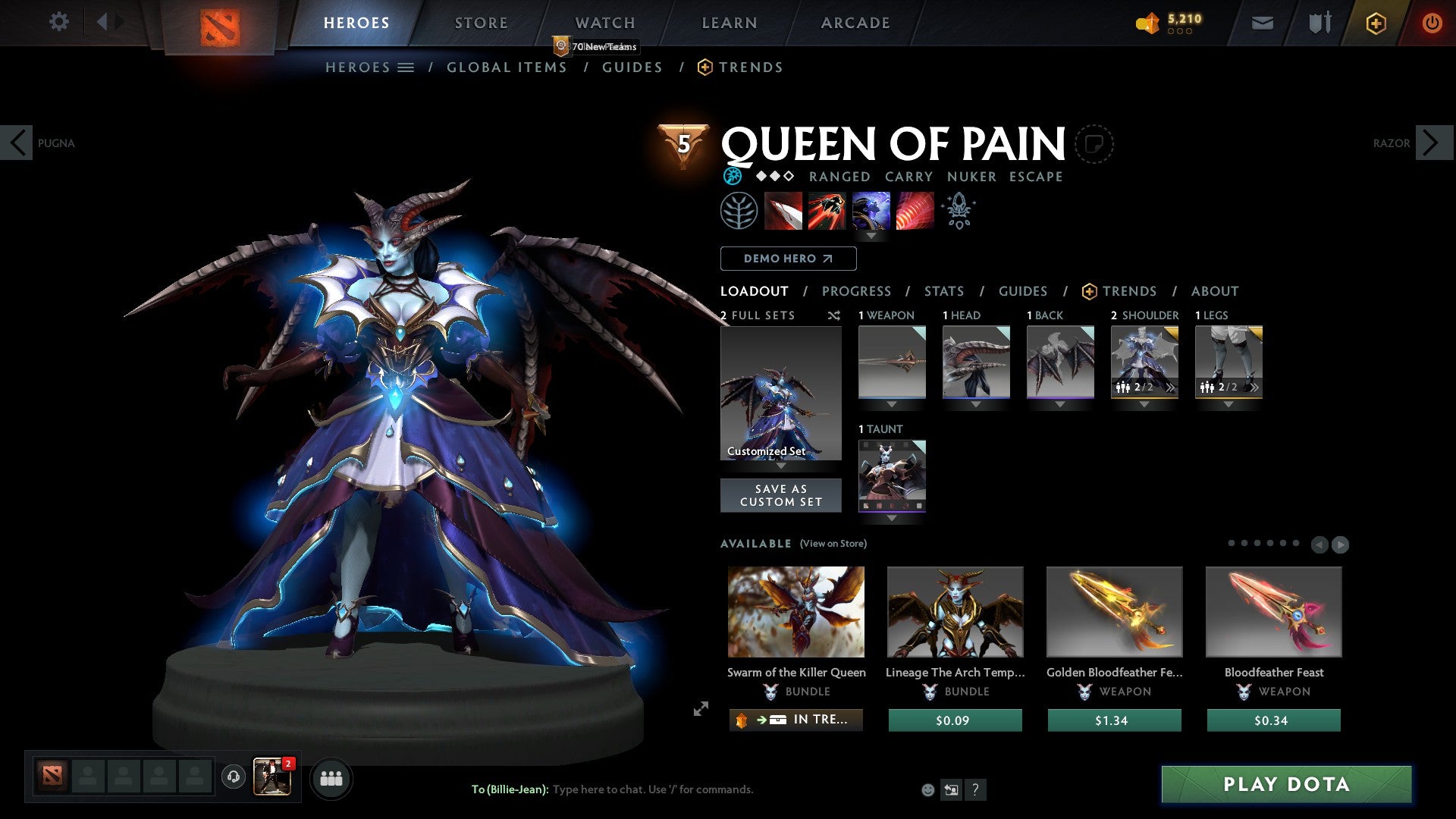Click the Demo Hero button

pos(787,258)
